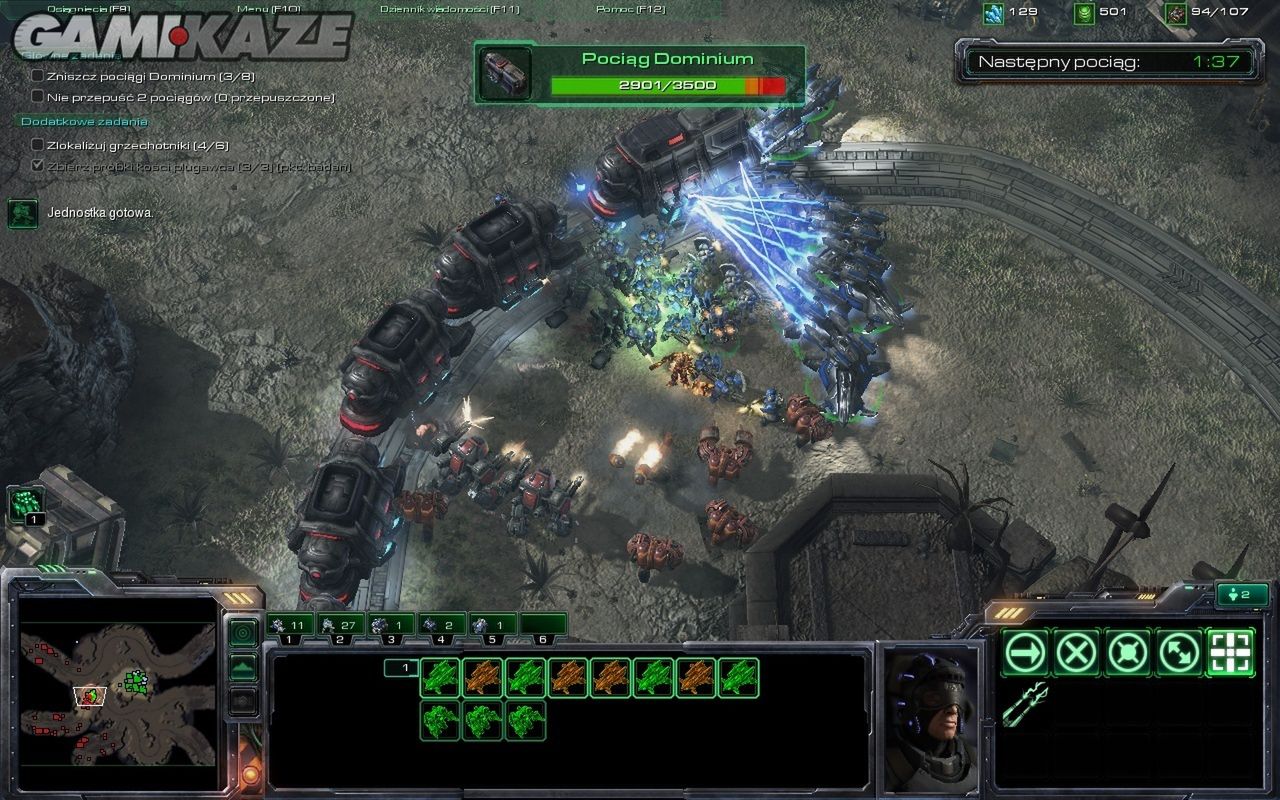Click the minimap
Image resolution: width=1280 pixels, height=800 pixels.
click(118, 694)
